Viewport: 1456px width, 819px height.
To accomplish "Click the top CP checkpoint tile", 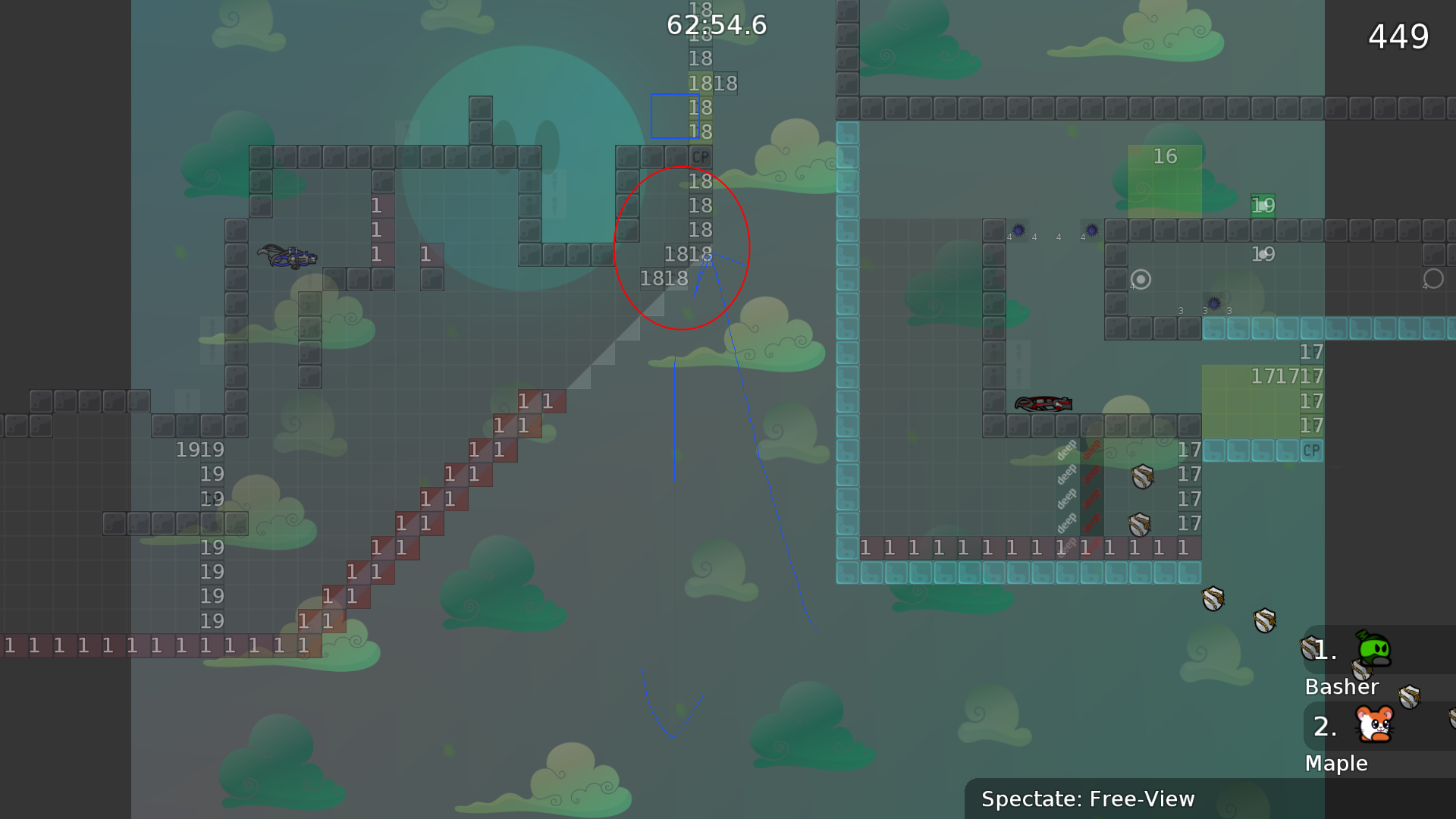I will pos(699,157).
